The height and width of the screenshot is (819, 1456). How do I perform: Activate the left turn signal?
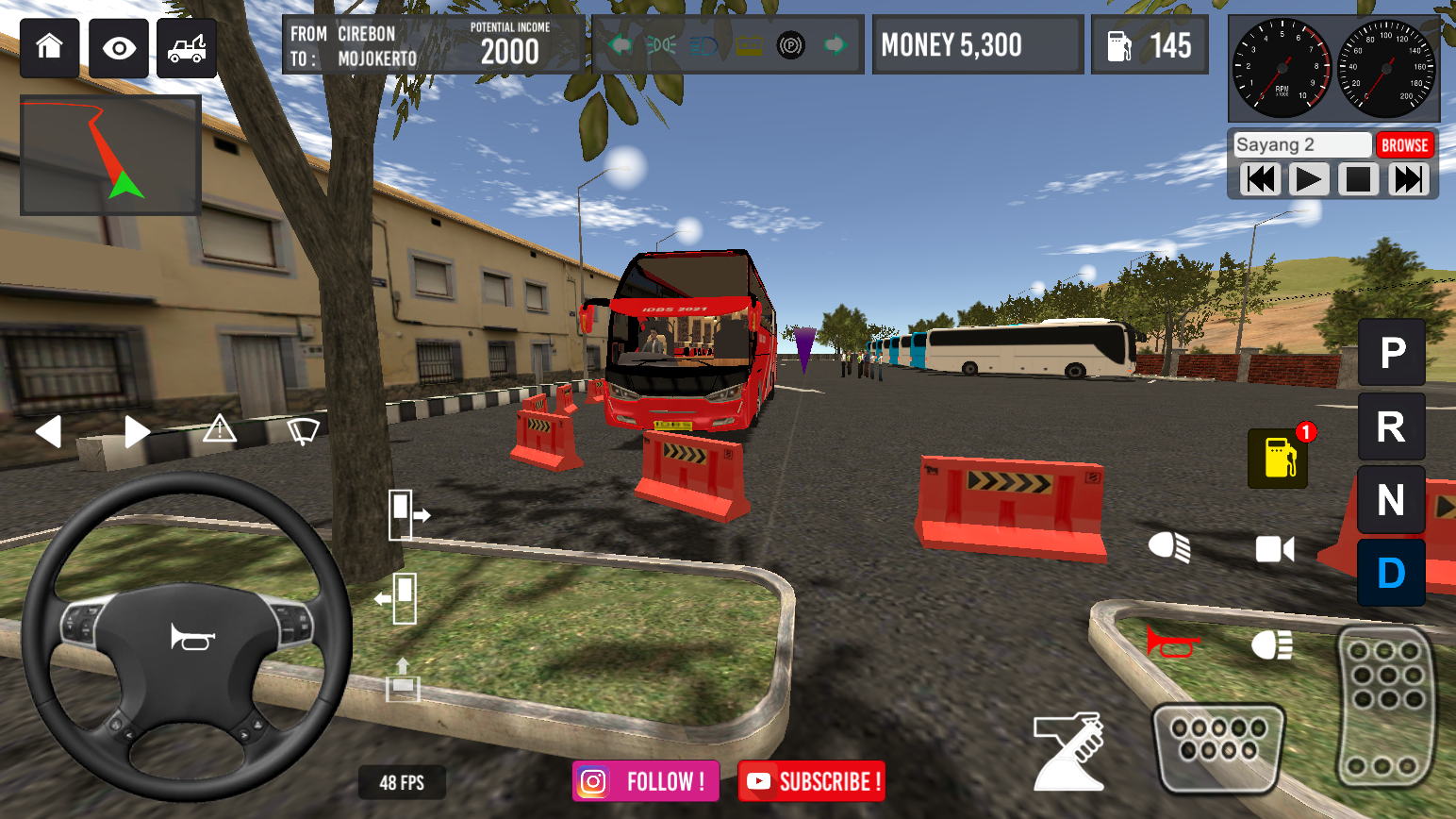tap(49, 431)
